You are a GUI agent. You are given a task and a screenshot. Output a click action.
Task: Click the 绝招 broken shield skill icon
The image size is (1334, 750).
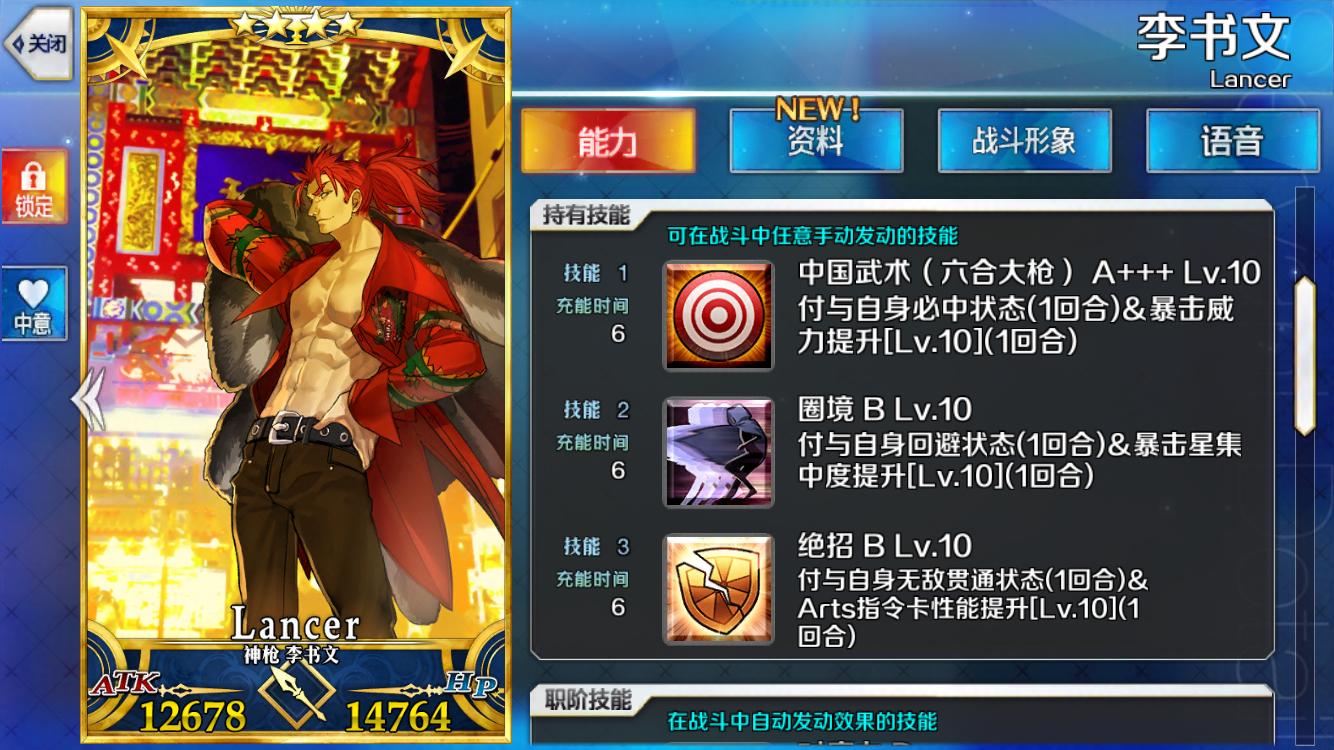(x=718, y=589)
